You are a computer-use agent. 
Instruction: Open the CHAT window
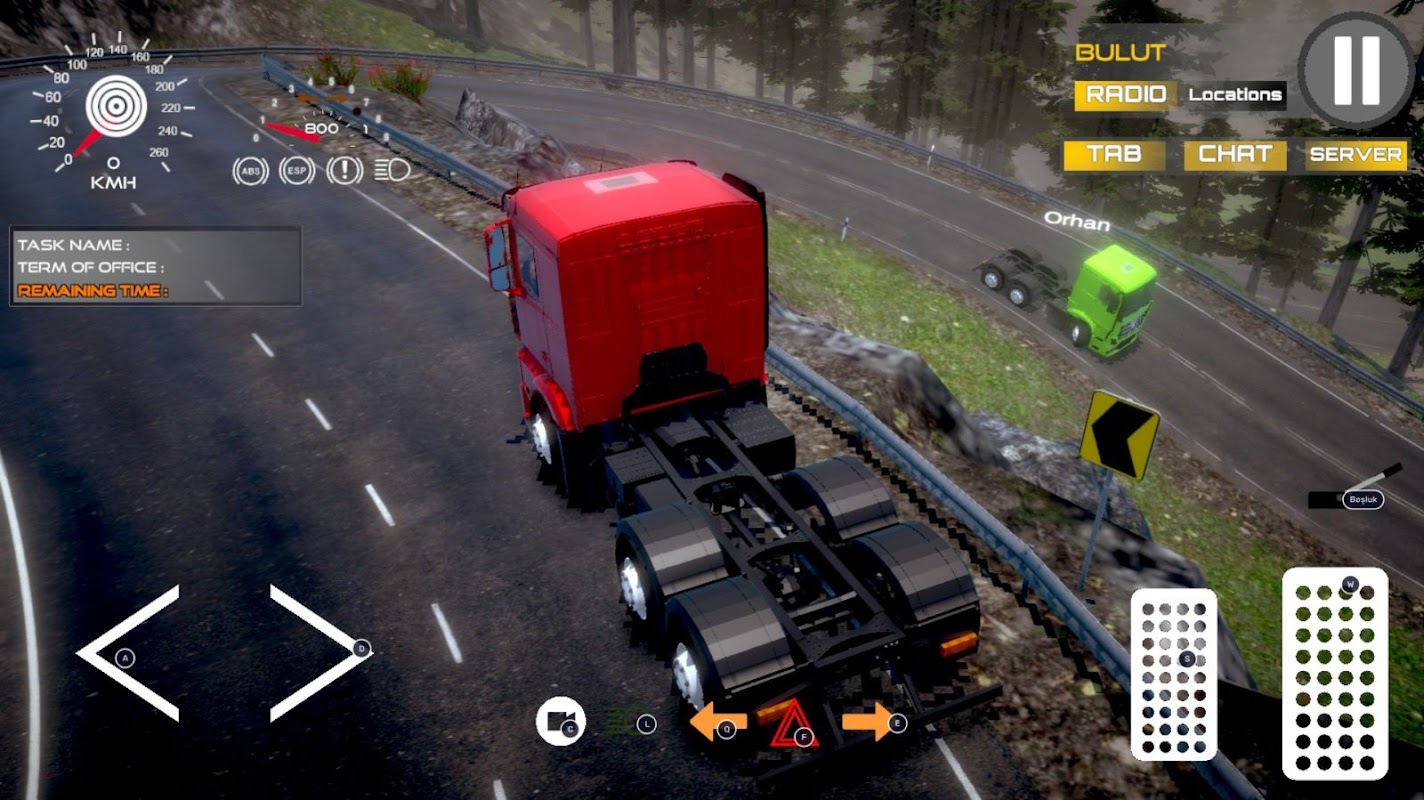coord(1235,155)
